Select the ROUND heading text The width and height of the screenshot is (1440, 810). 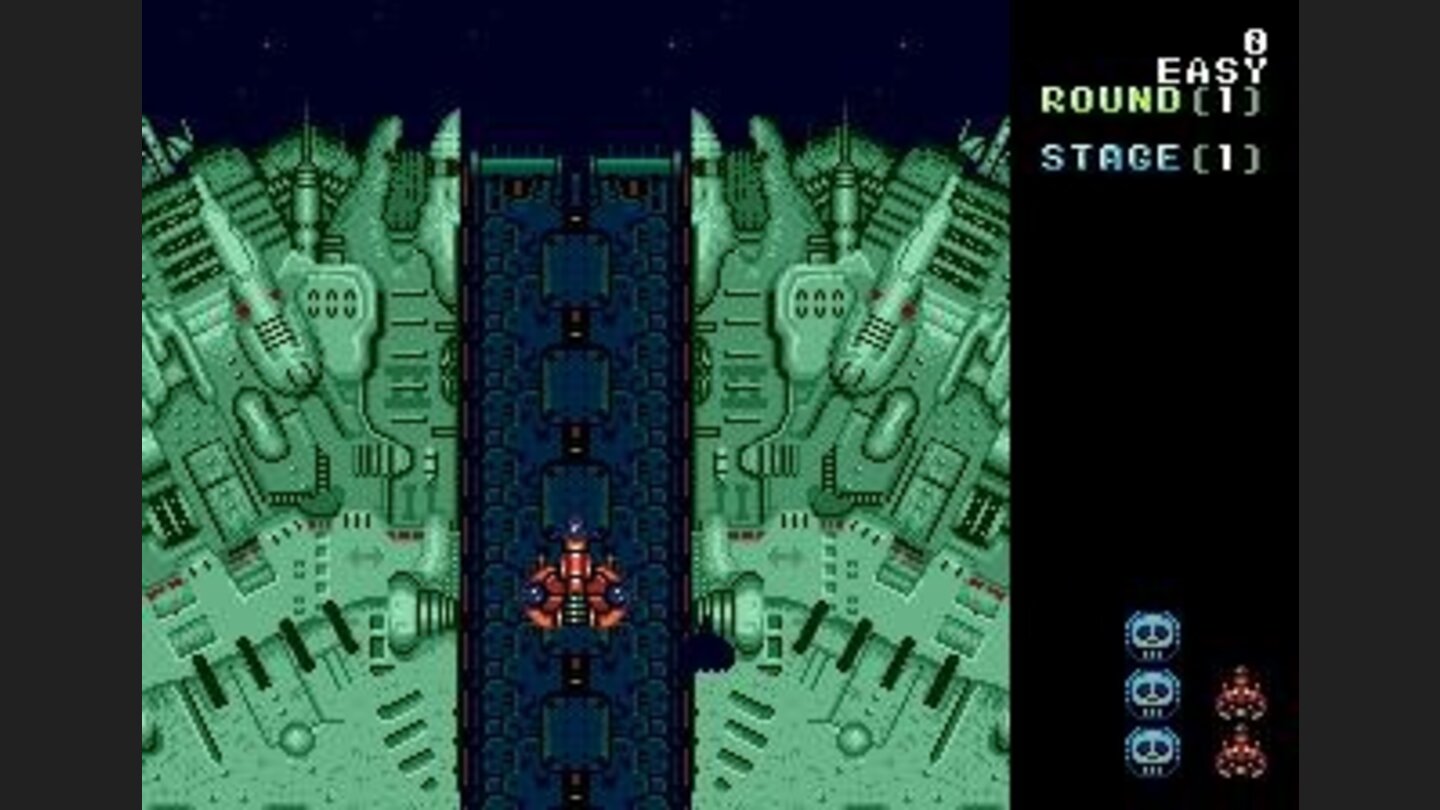[x=1110, y=100]
